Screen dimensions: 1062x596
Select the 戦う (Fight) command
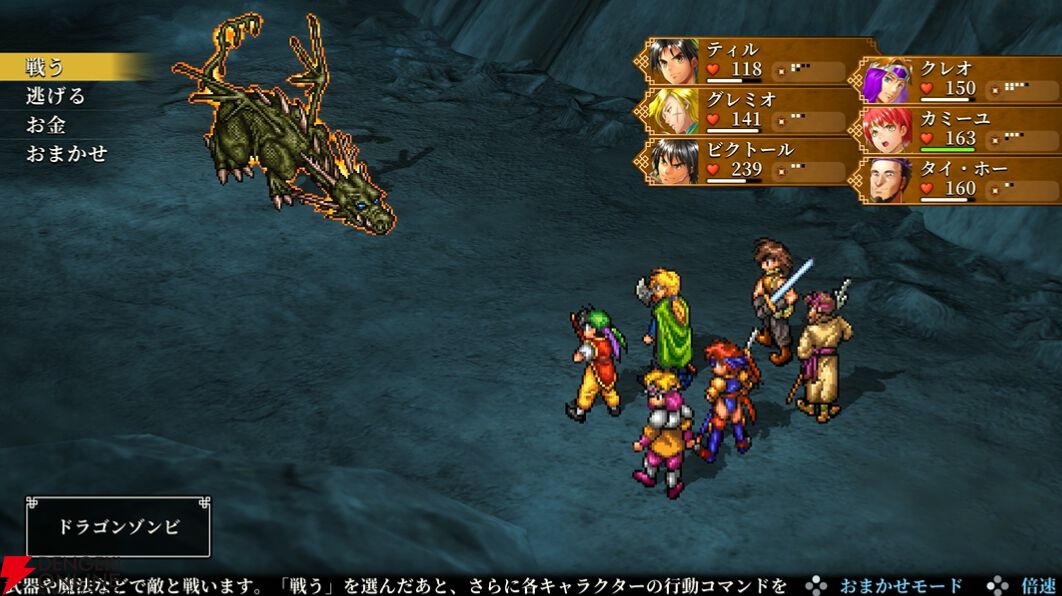pos(46,67)
